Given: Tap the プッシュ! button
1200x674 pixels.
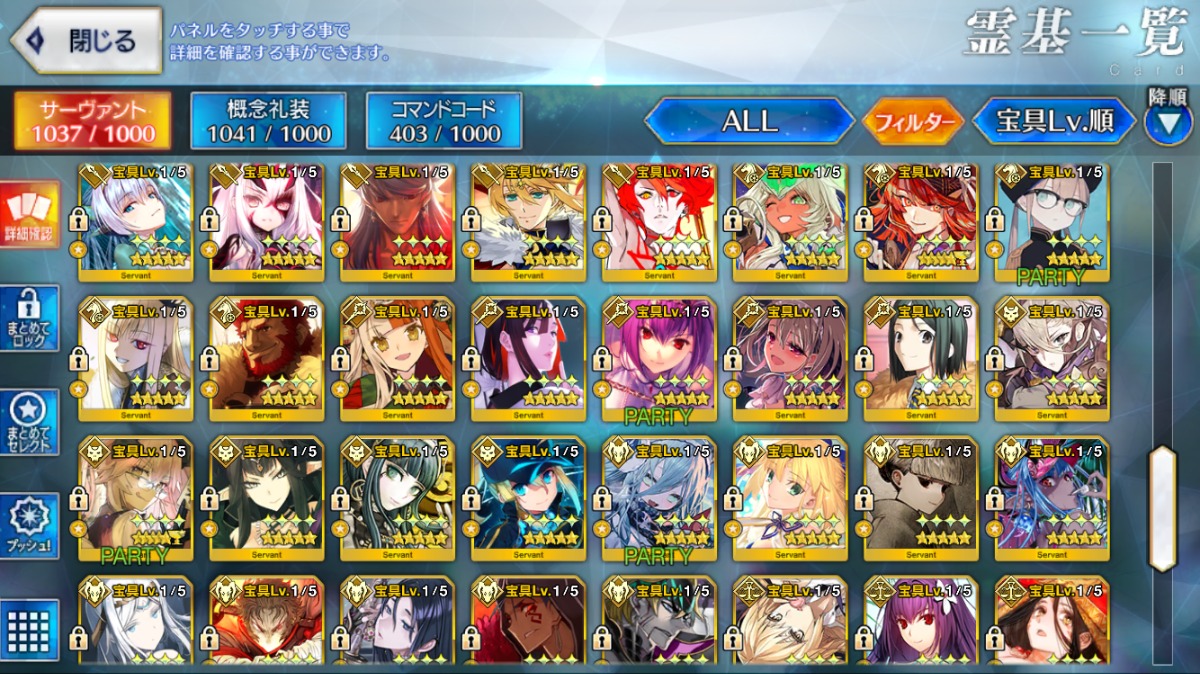Looking at the screenshot, I should pyautogui.click(x=31, y=526).
